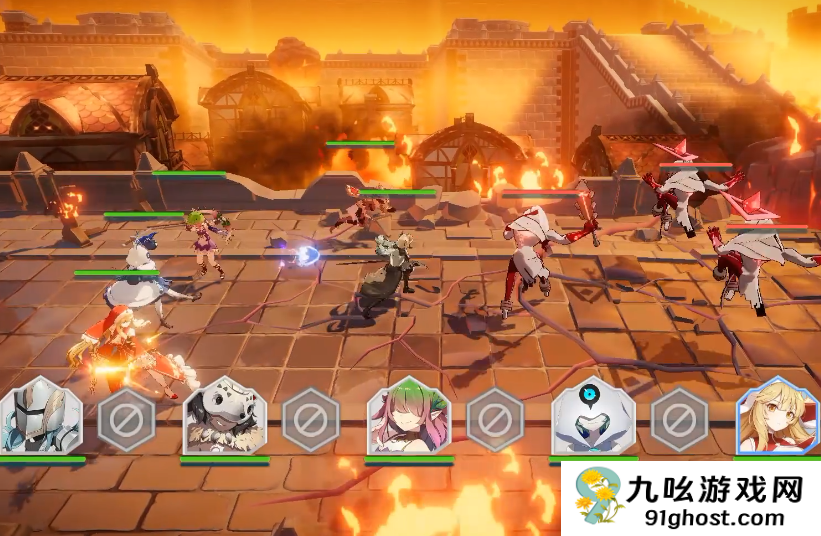Select the blonde girl hero portrait
This screenshot has width=821, height=536.
pyautogui.click(x=778, y=418)
